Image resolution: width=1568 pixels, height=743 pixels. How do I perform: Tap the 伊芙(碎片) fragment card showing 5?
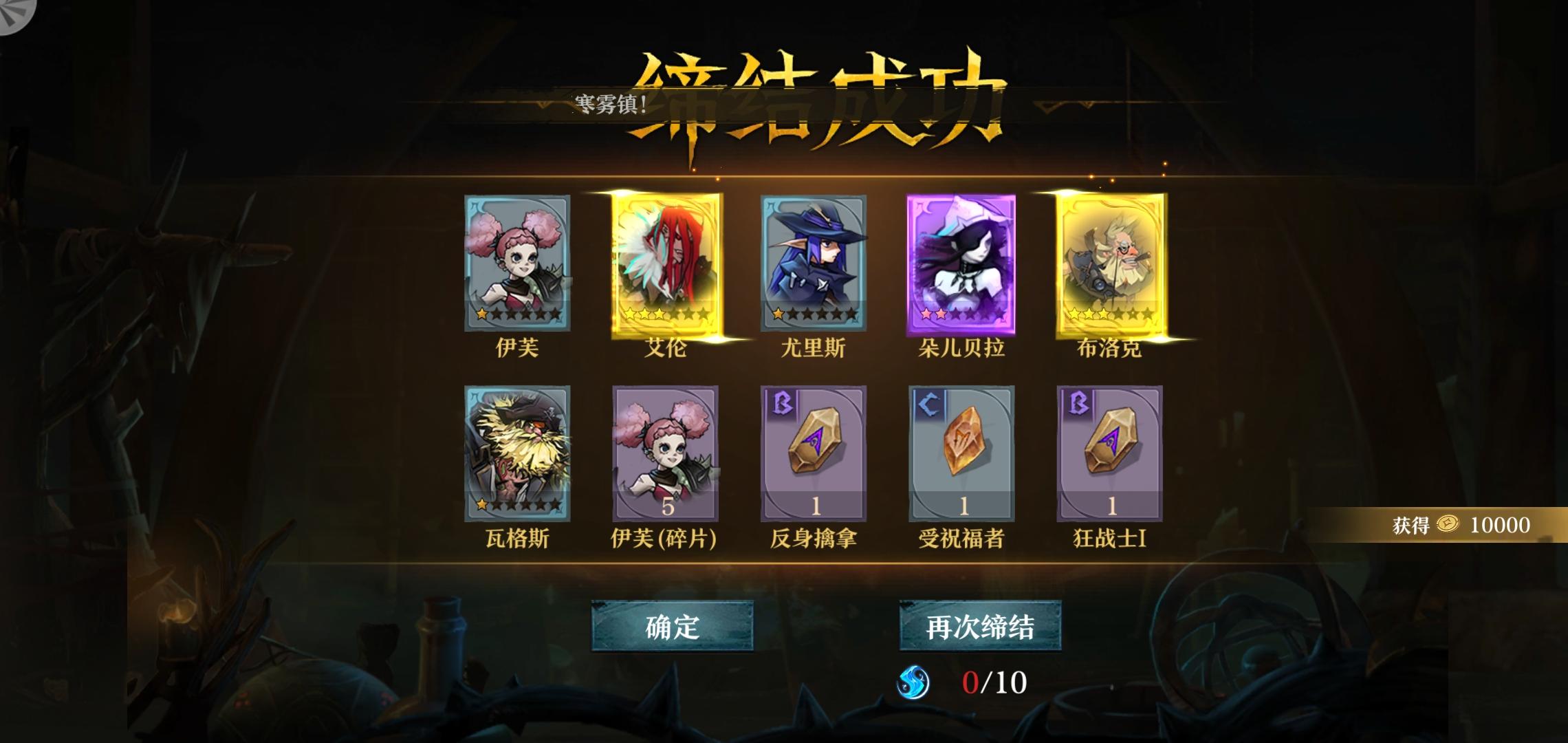coord(667,453)
